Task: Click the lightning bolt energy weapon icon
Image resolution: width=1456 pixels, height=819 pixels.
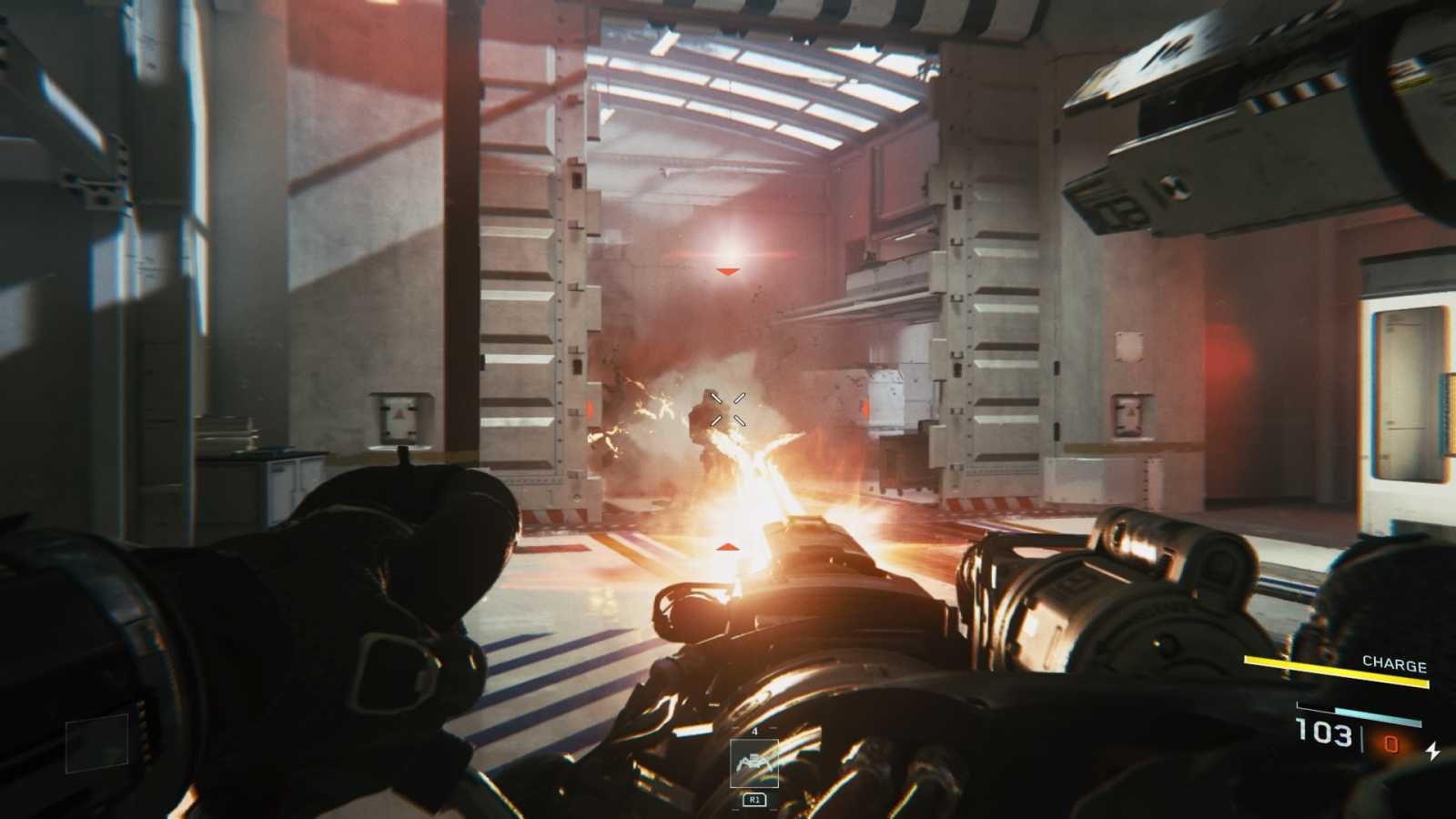Action: click(1433, 750)
